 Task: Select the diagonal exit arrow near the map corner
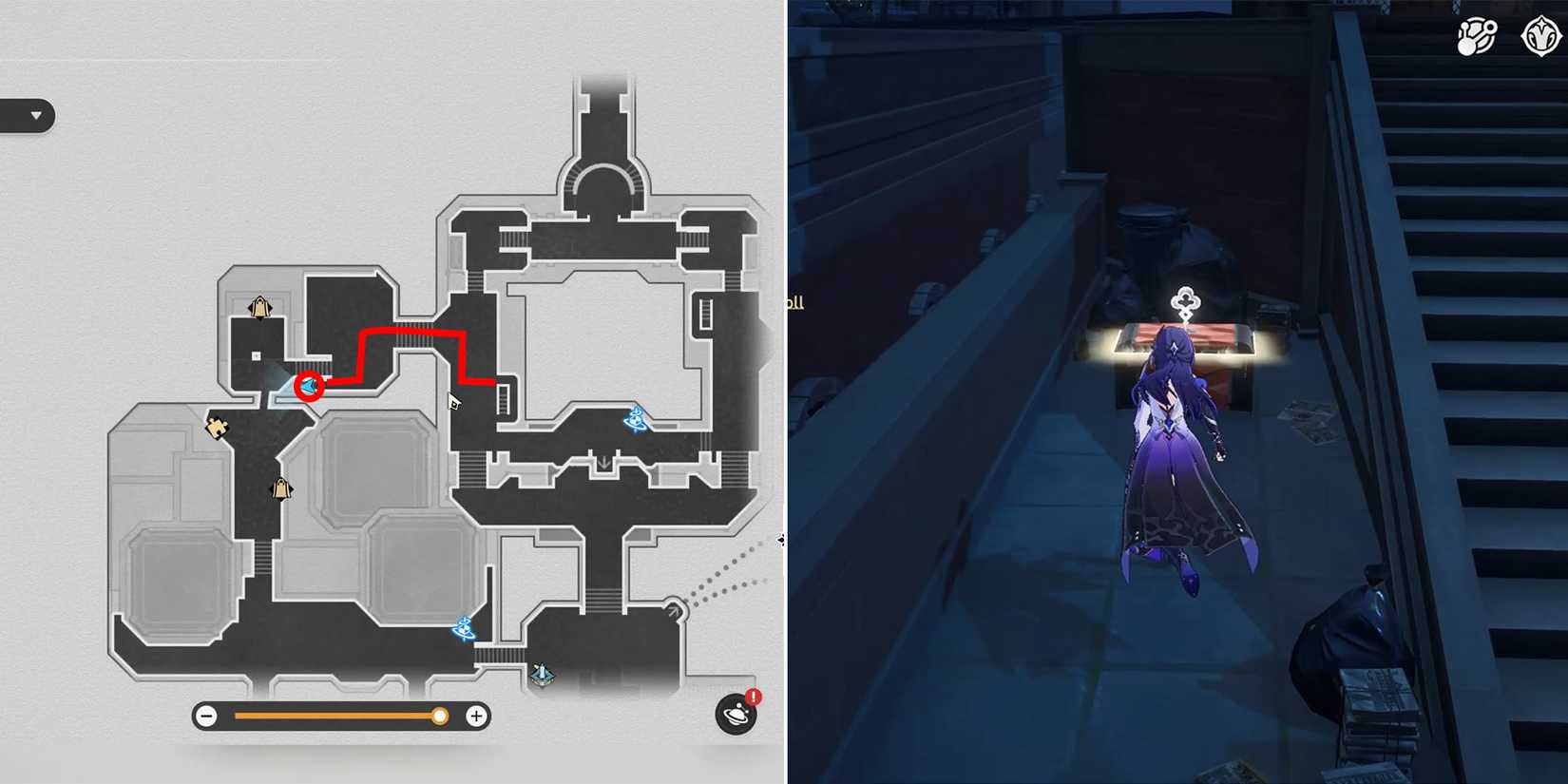[676, 608]
